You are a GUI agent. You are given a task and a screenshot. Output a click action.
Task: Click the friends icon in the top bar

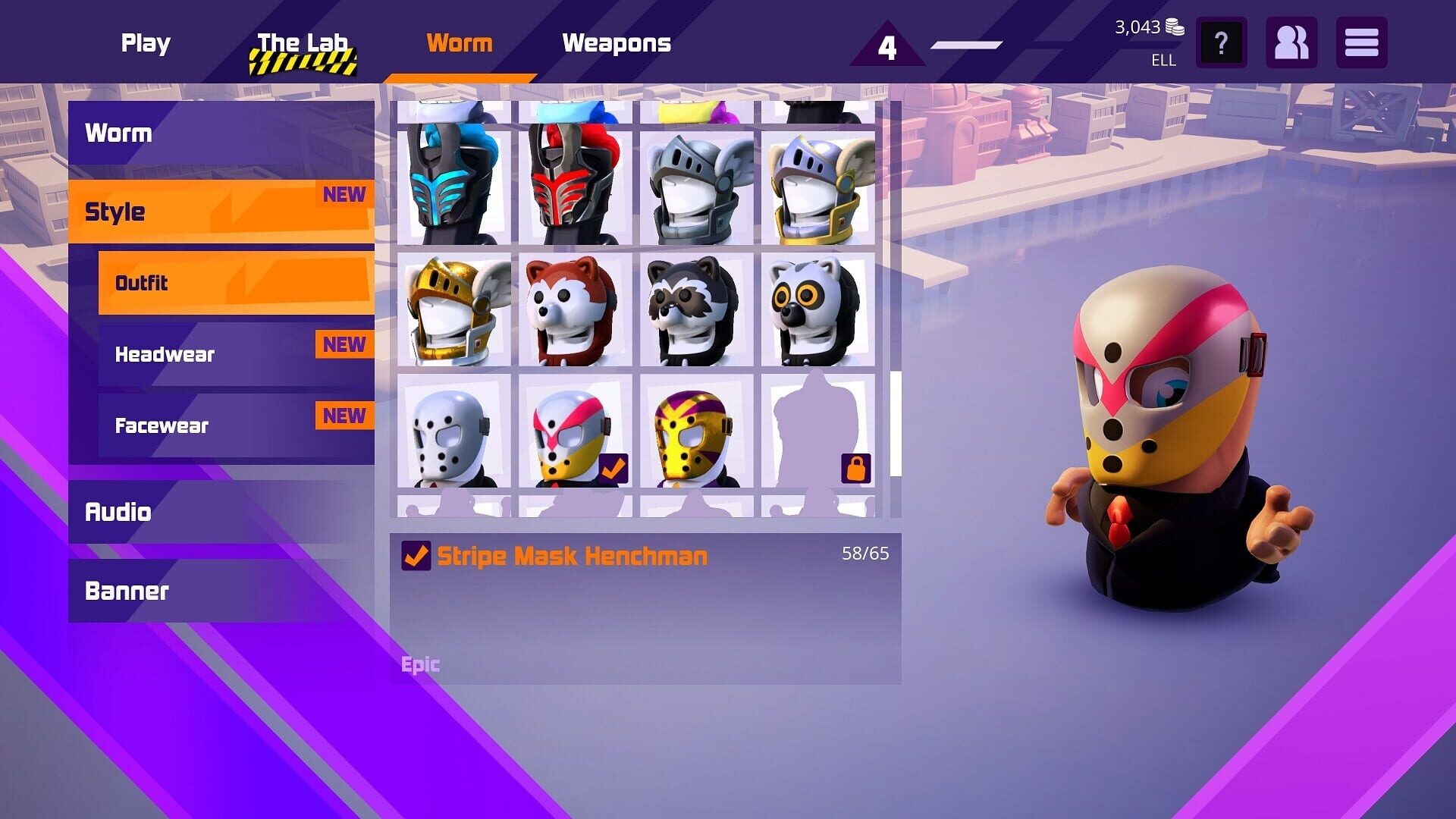(1291, 43)
